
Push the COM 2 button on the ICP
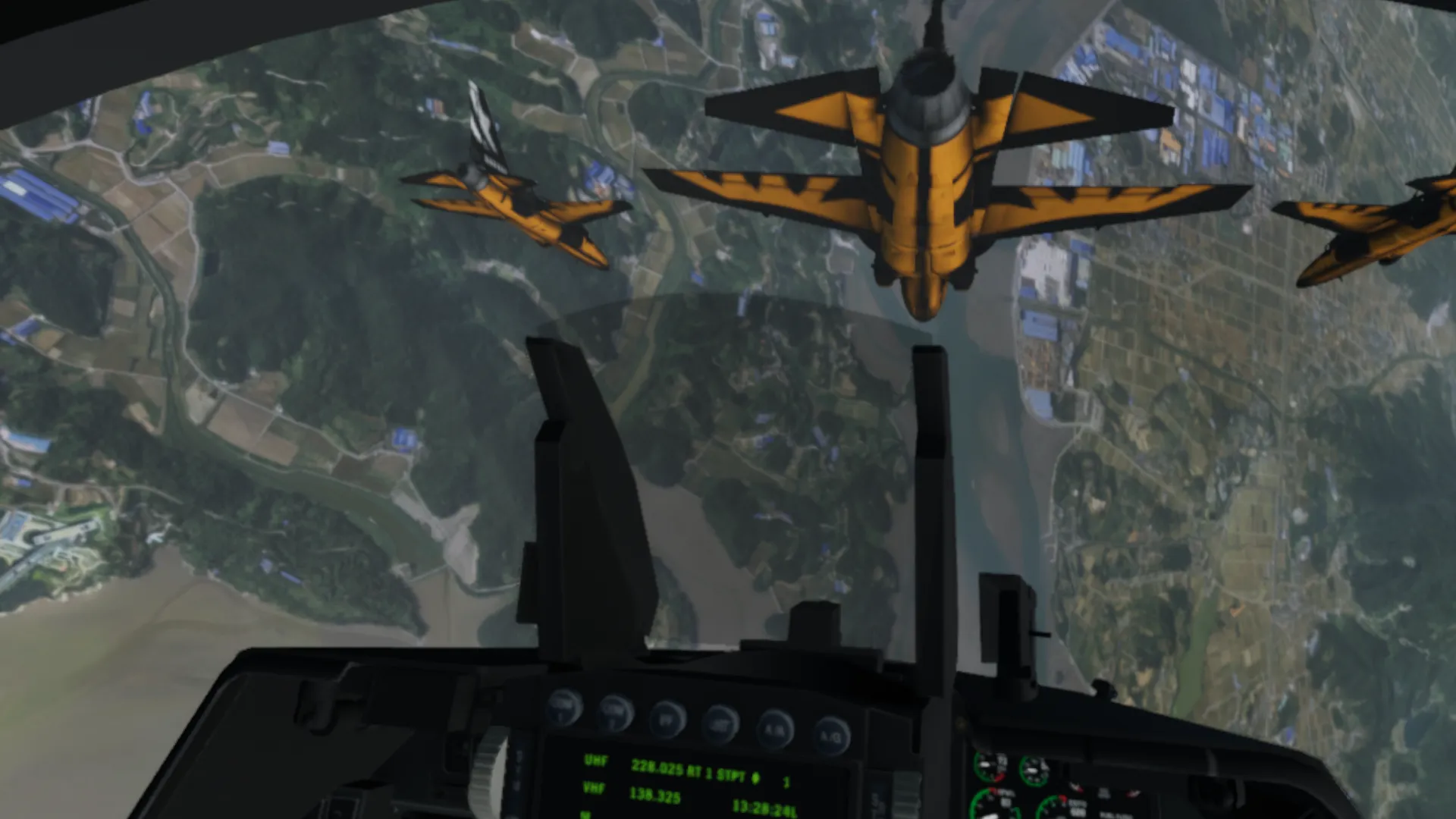coord(614,711)
